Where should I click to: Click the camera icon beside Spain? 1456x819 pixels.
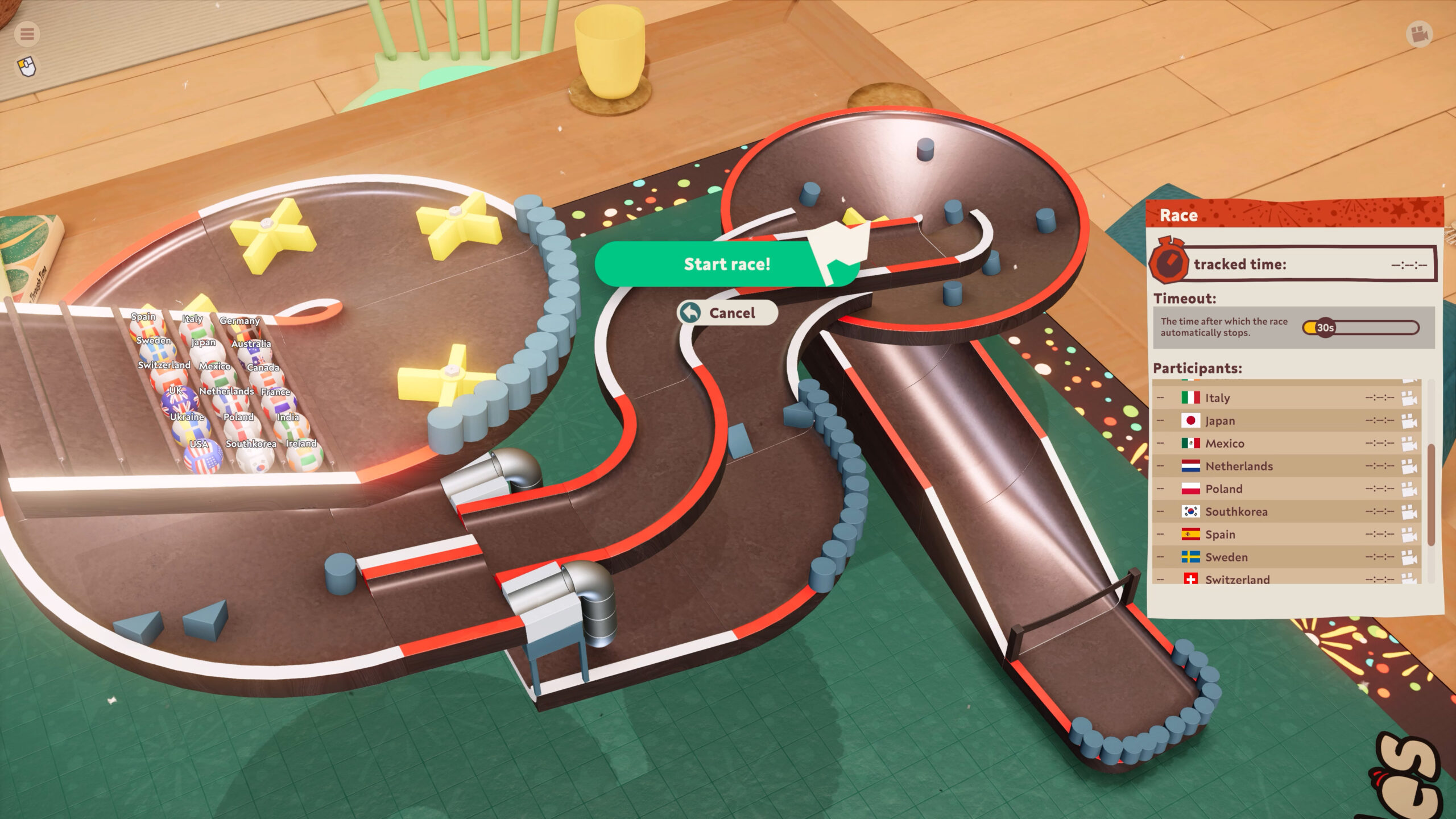tap(1408, 535)
